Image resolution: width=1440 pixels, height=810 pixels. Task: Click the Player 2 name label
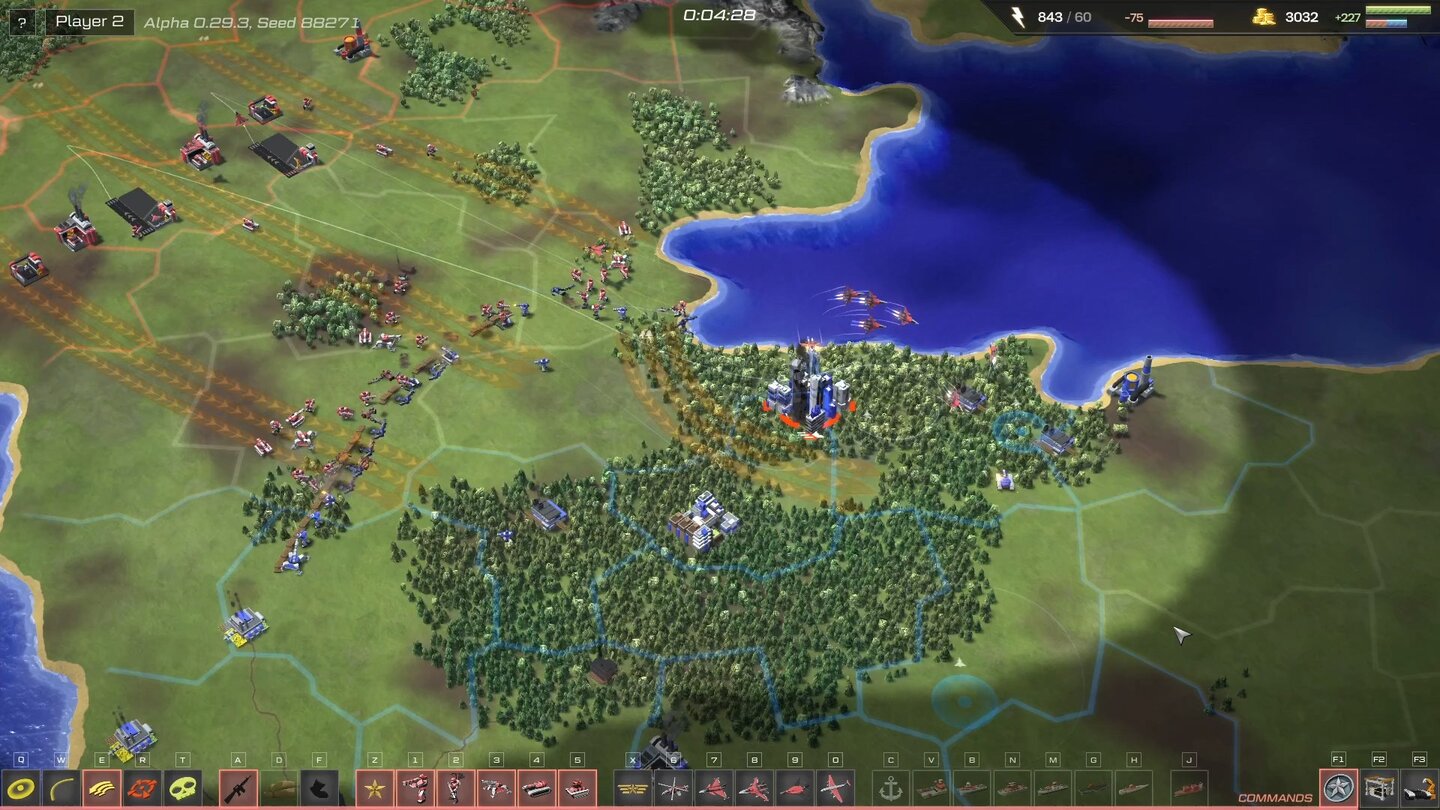click(x=92, y=21)
